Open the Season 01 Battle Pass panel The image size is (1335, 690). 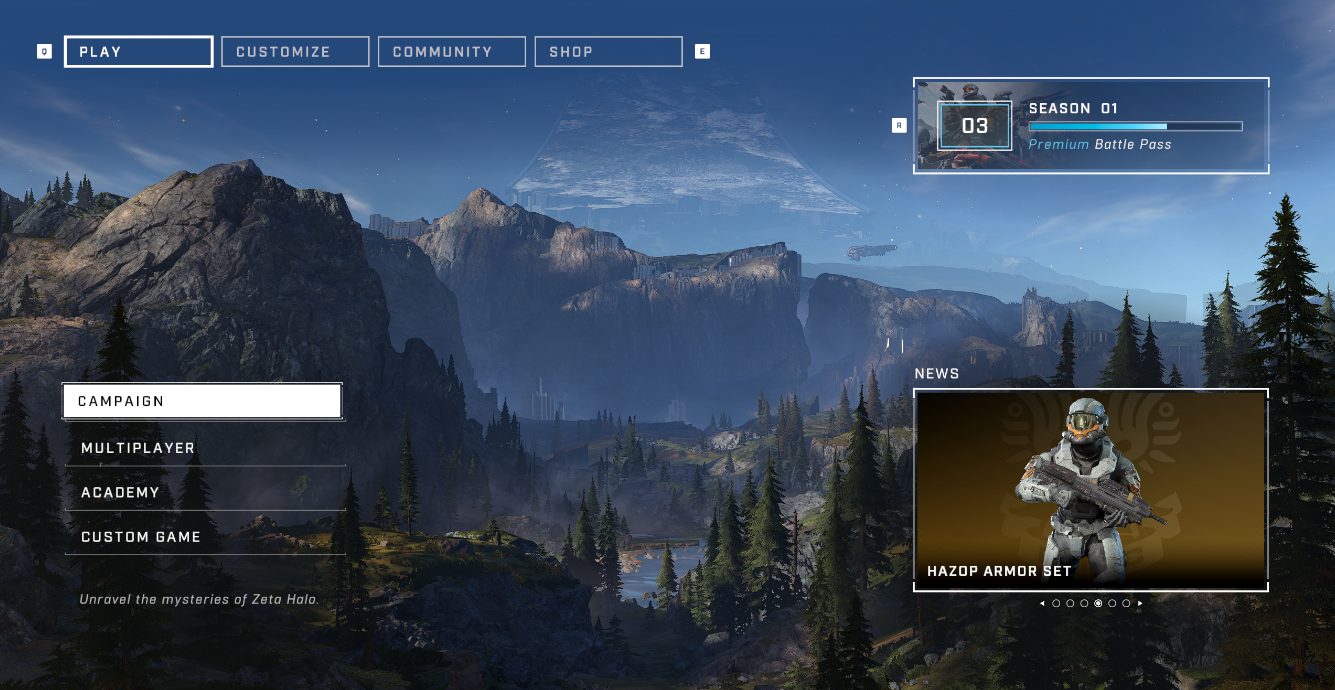tap(1091, 126)
